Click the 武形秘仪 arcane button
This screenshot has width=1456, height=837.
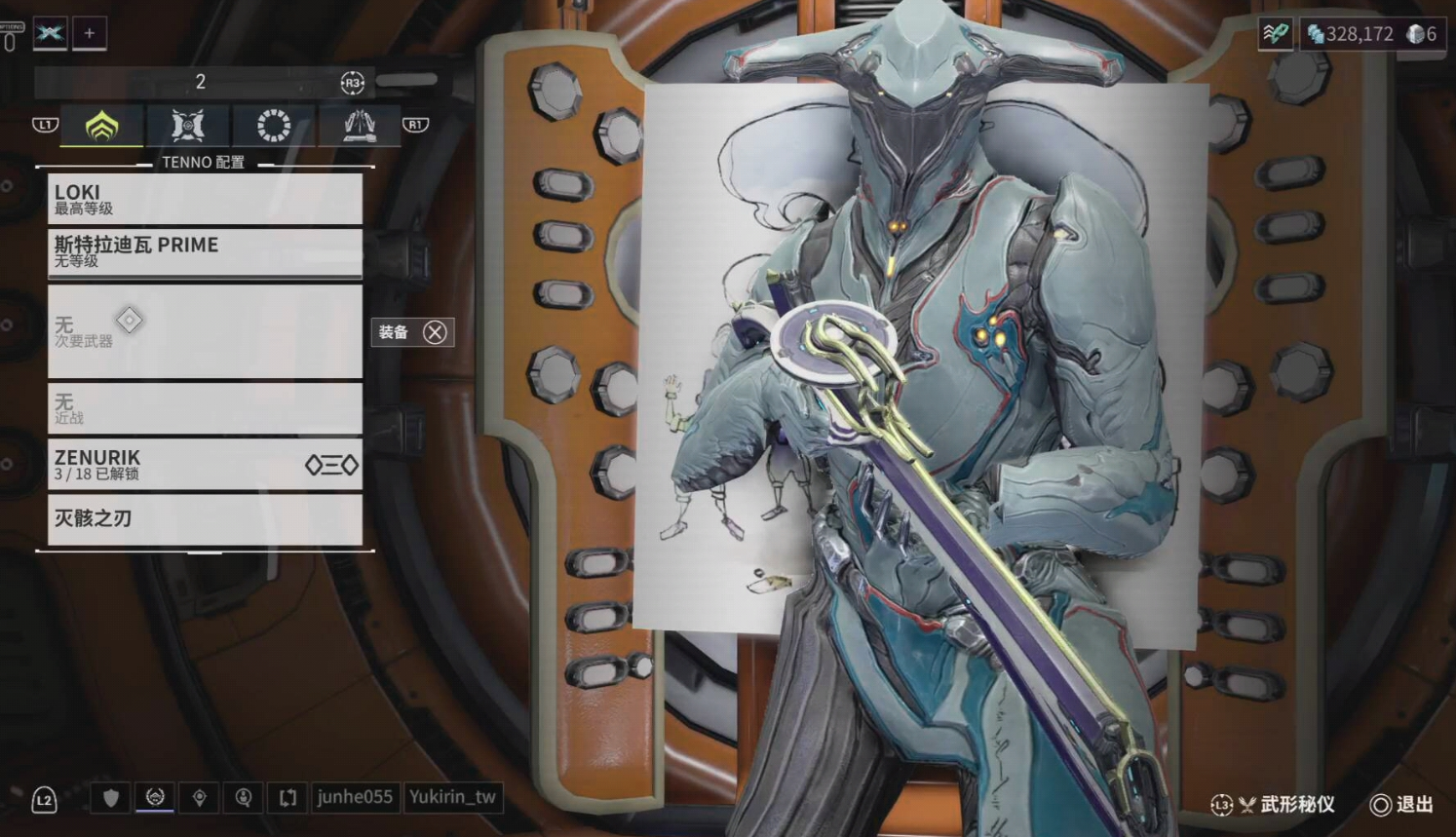[1286, 805]
